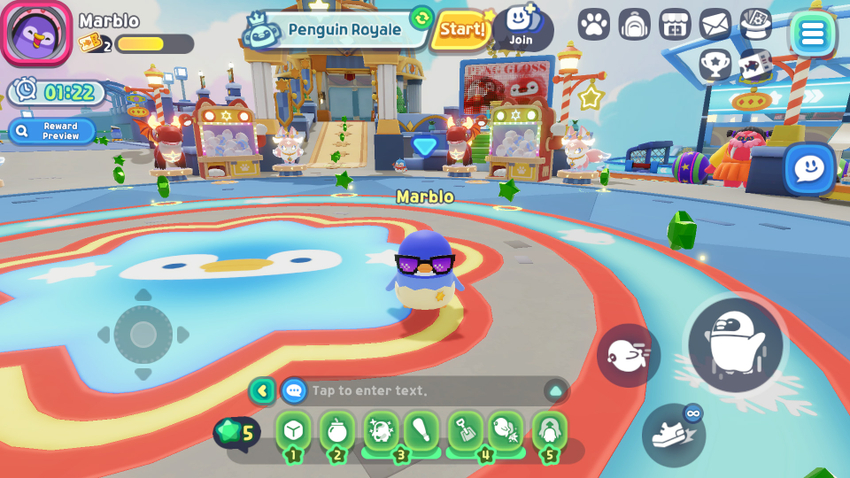Tap the chat text entry field
The width and height of the screenshot is (850, 478).
420,390
